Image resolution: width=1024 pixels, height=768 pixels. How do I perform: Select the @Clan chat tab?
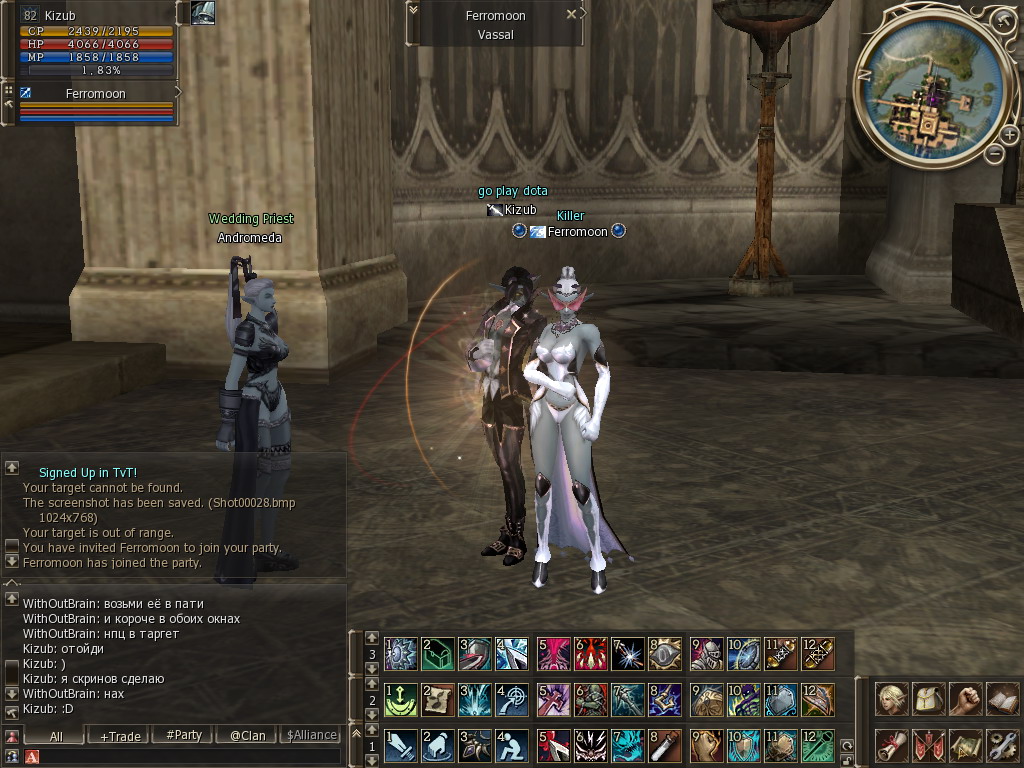[247, 736]
